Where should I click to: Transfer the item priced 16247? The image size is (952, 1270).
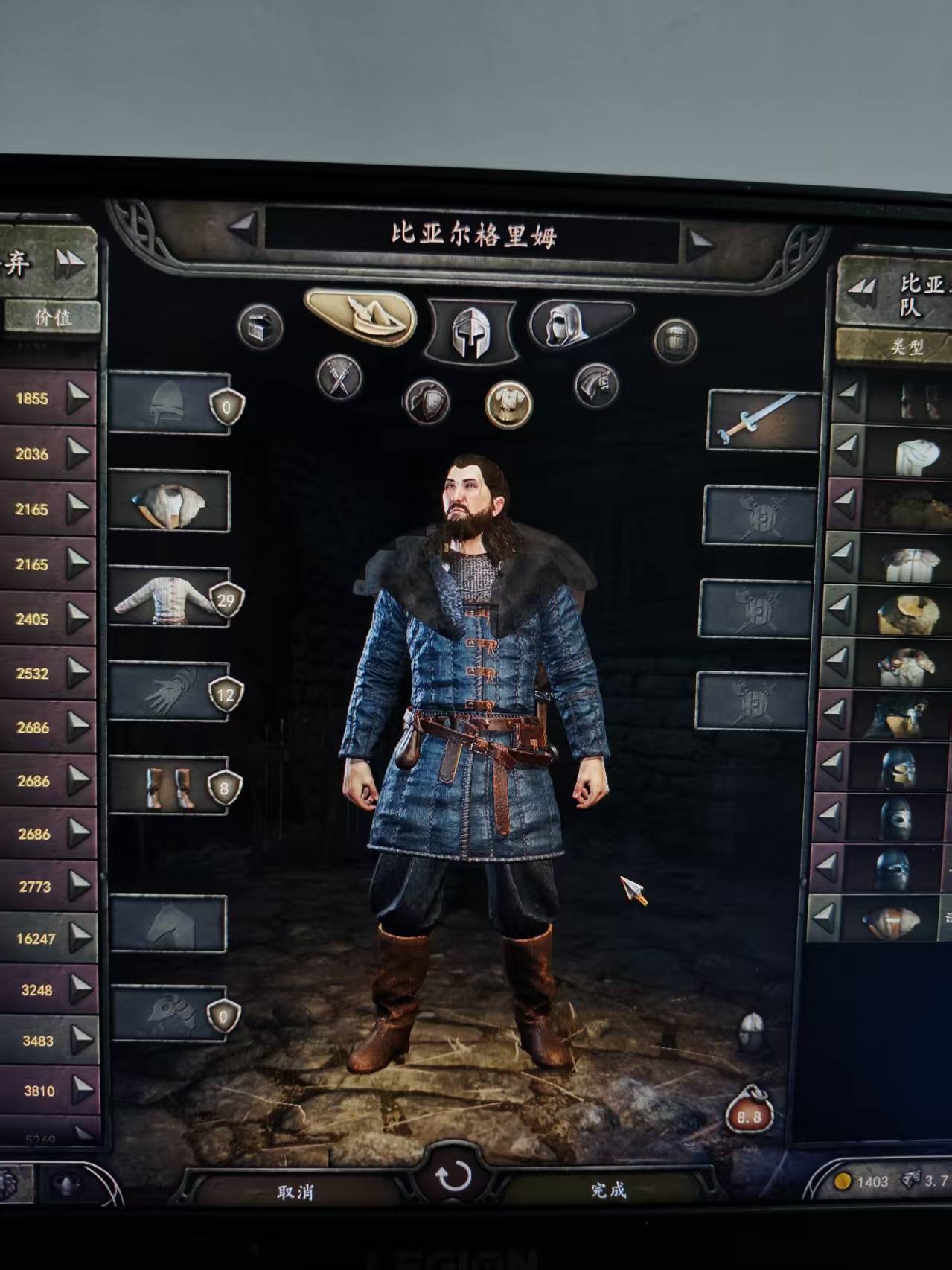[79, 938]
